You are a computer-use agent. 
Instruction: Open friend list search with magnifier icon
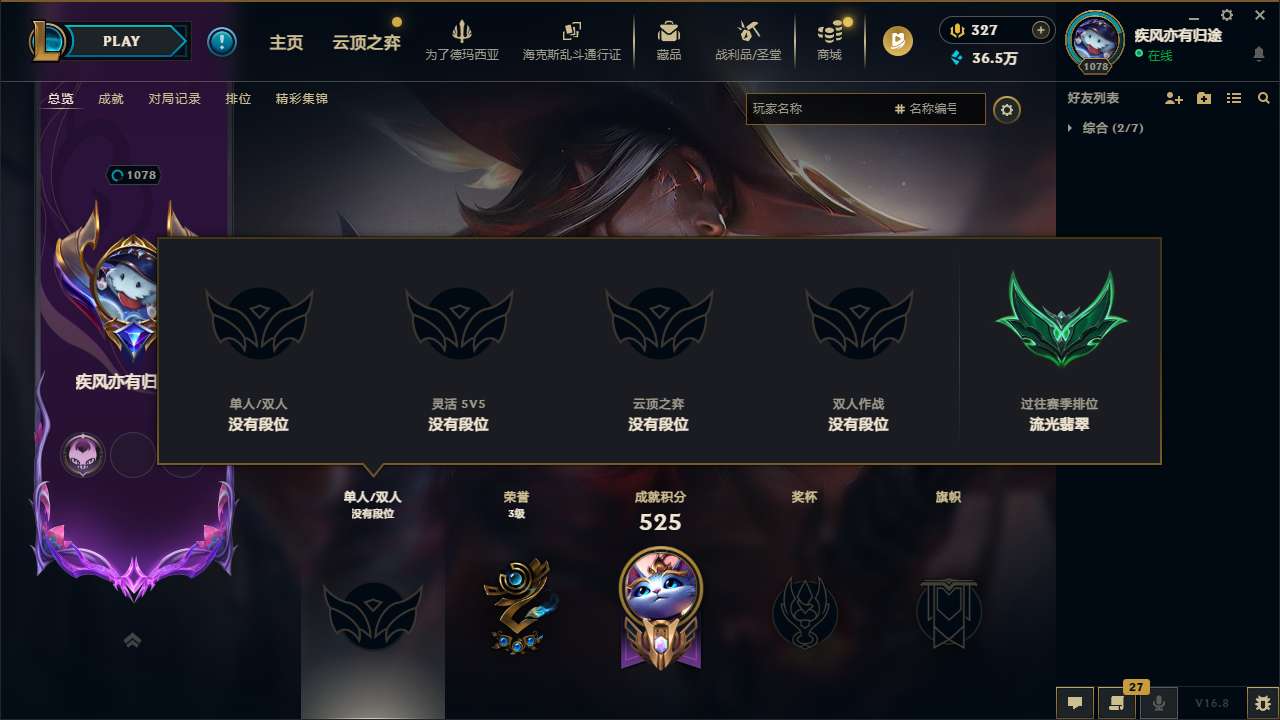click(1264, 98)
